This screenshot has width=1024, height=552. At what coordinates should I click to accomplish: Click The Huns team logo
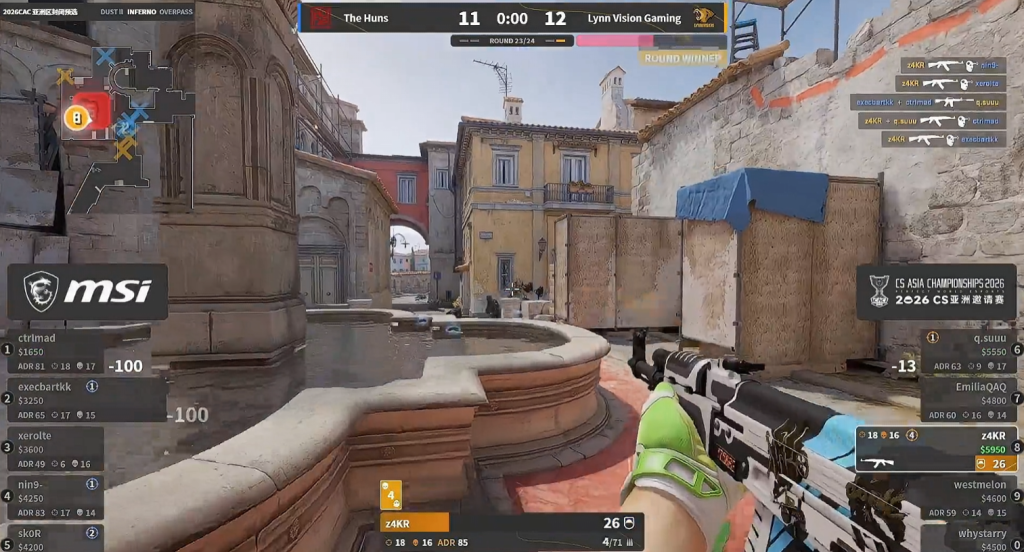(x=320, y=17)
